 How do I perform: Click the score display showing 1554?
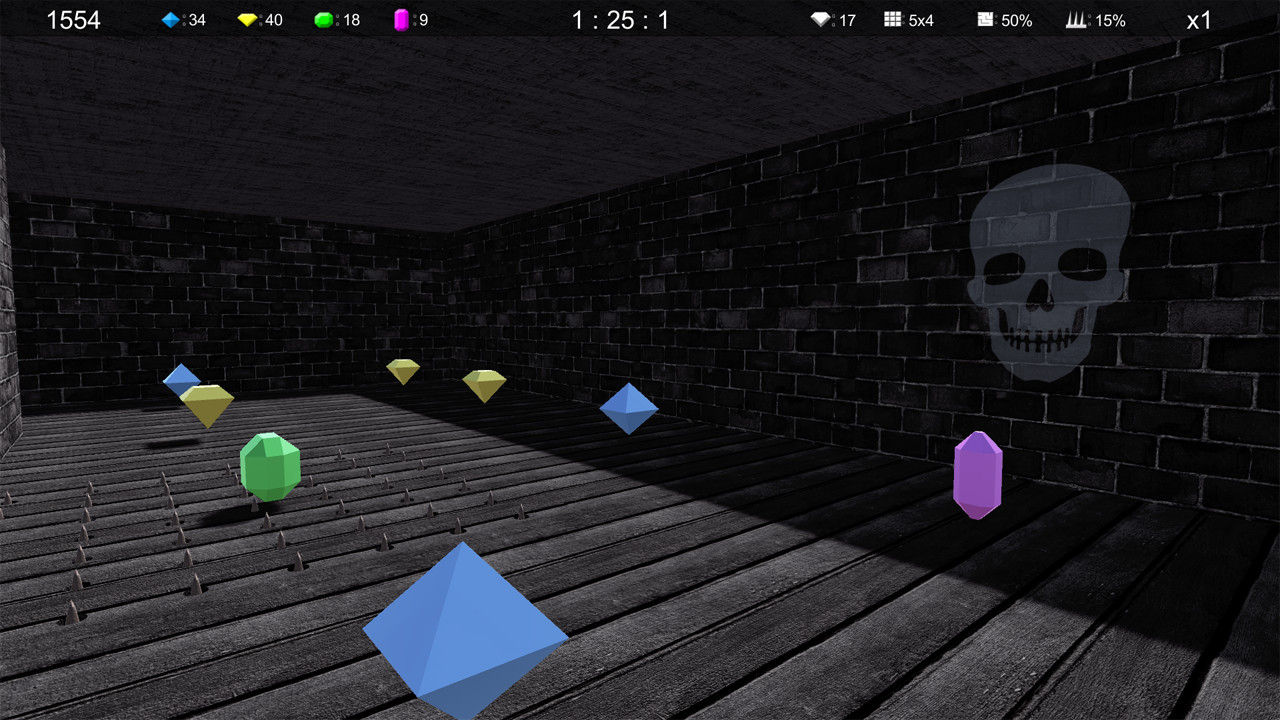(x=74, y=19)
